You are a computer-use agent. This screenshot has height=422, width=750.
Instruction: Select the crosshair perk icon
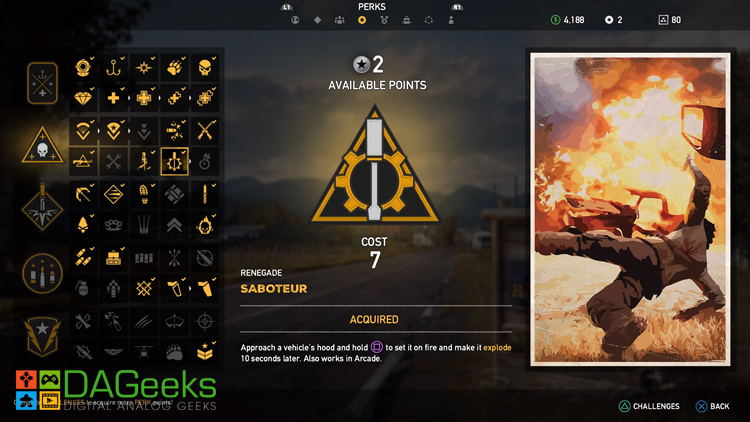(205, 321)
